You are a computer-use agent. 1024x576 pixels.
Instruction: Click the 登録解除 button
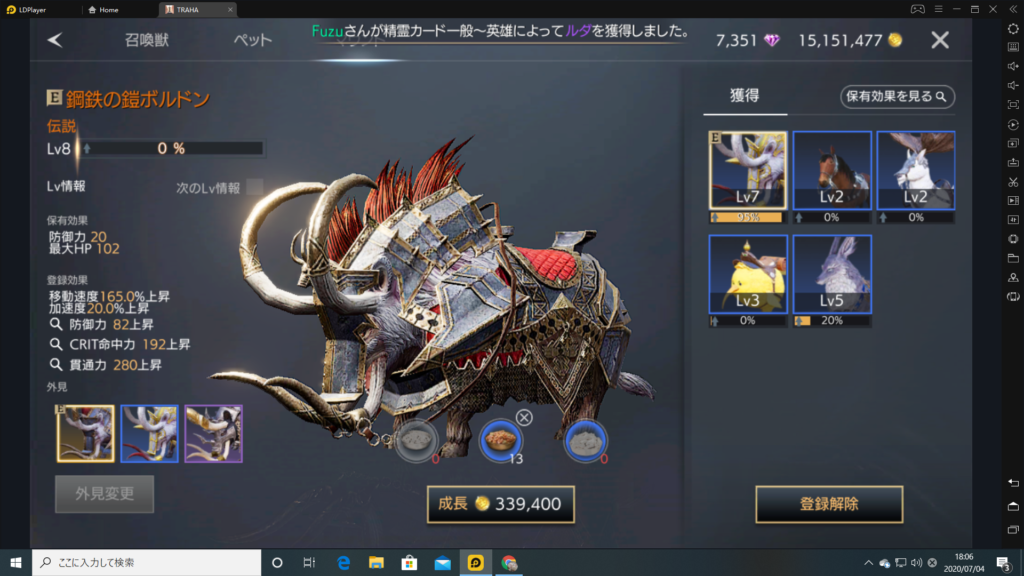point(829,504)
